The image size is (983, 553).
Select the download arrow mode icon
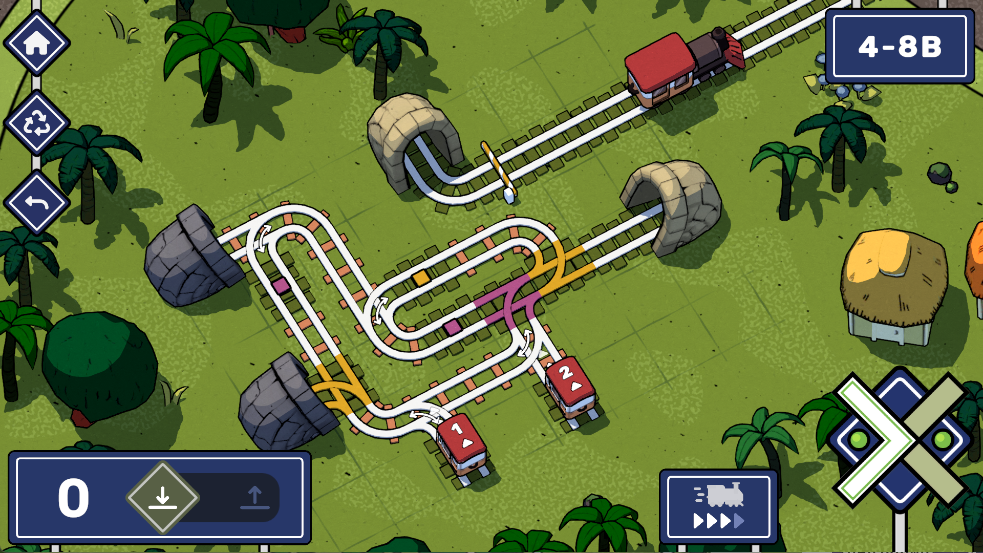point(163,497)
